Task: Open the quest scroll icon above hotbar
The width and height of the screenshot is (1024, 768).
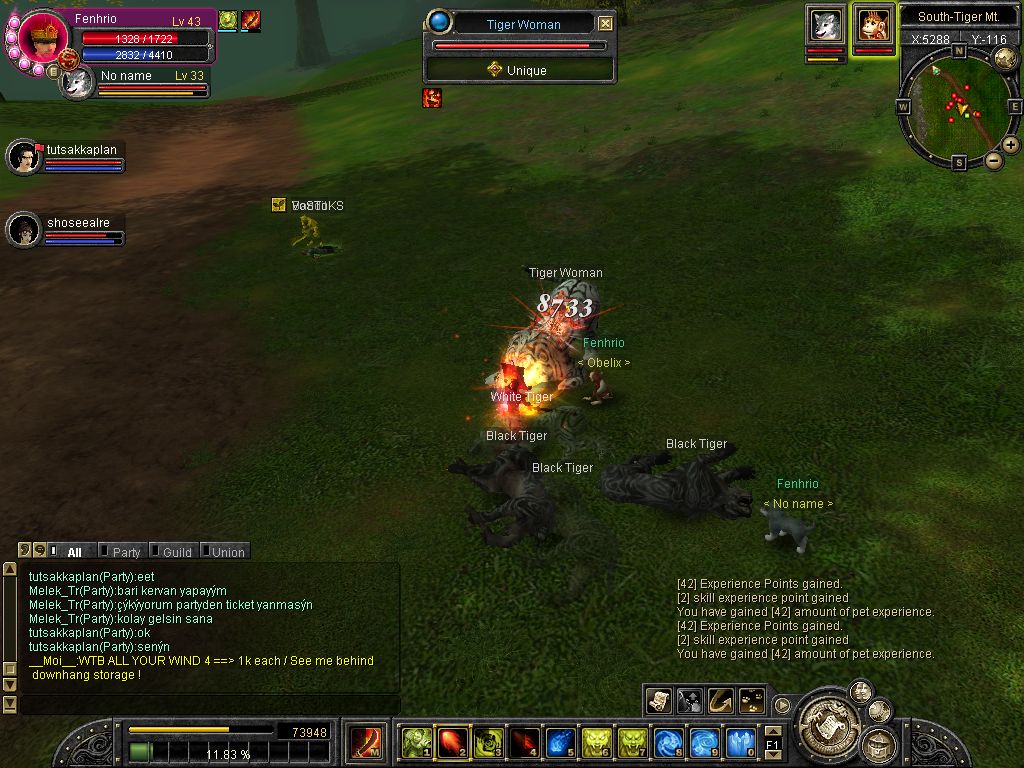Action: coord(659,700)
